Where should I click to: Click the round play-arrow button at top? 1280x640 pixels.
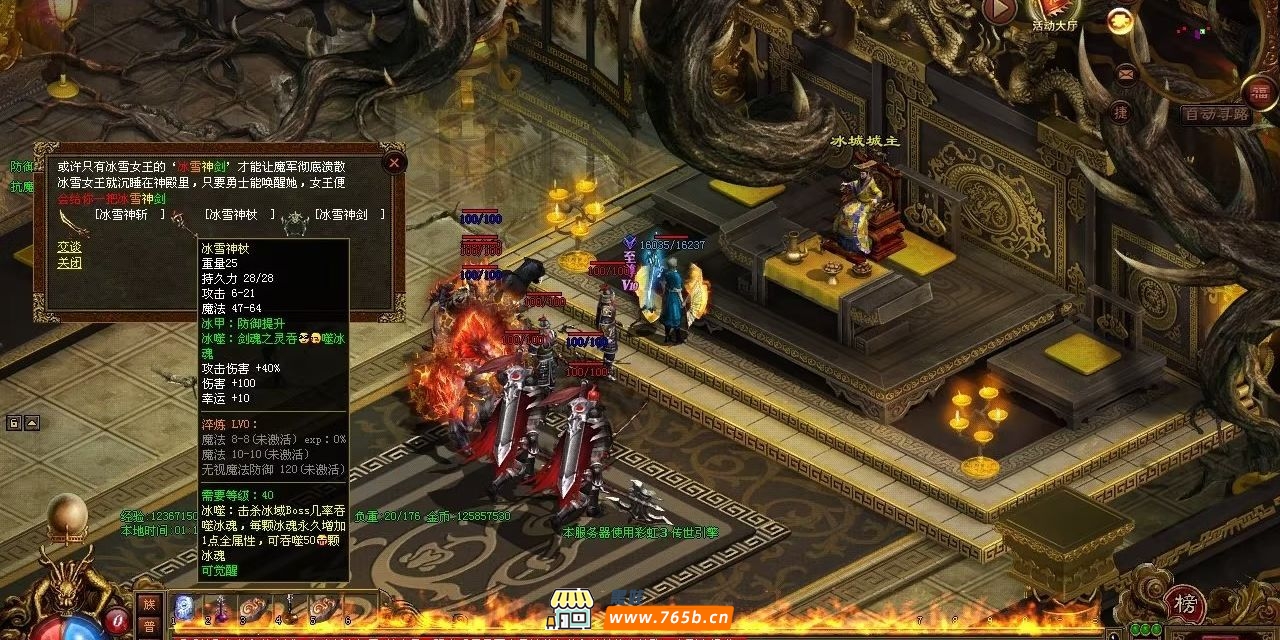tap(999, 11)
